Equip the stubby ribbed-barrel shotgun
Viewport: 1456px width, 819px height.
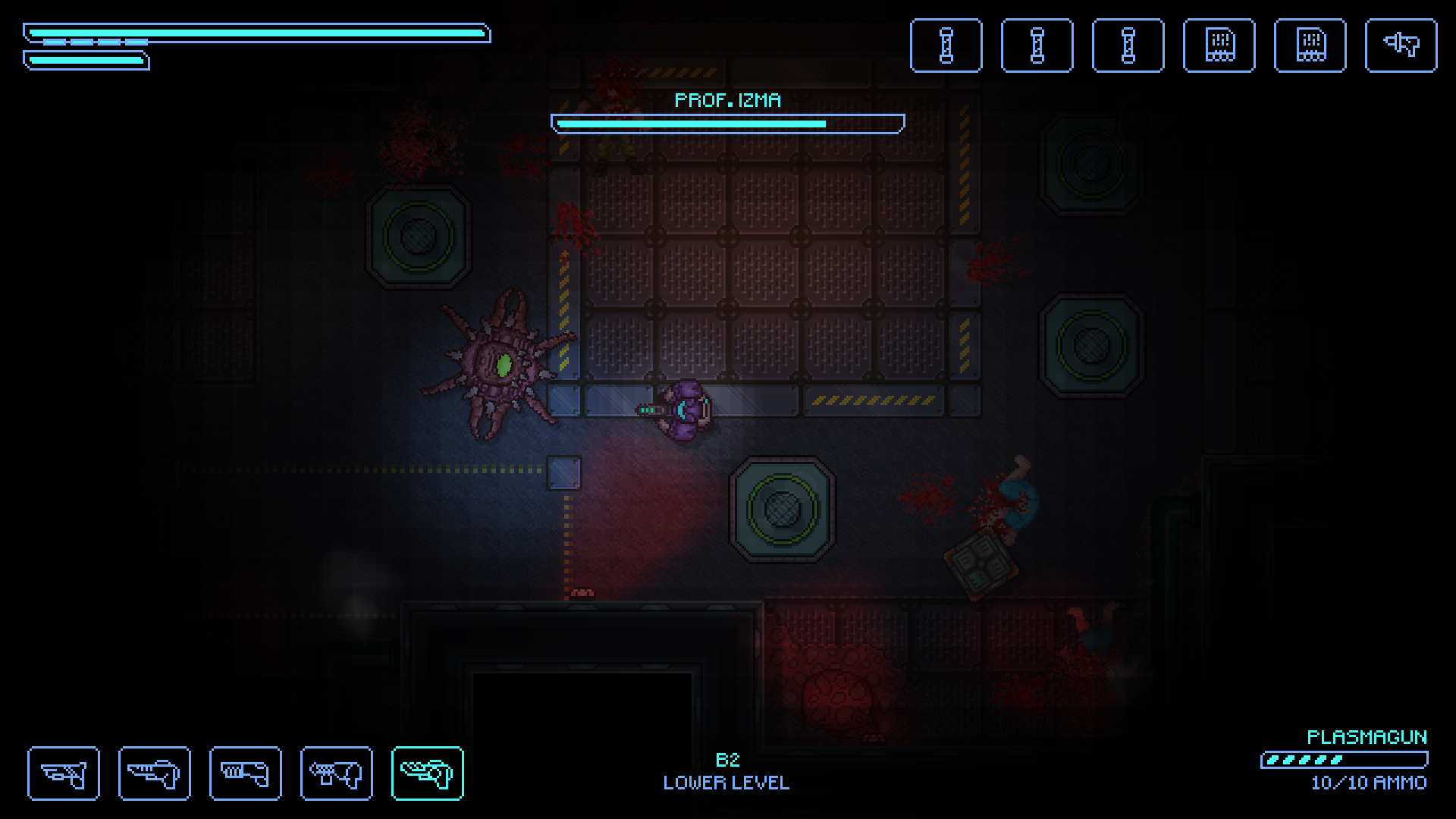(245, 773)
